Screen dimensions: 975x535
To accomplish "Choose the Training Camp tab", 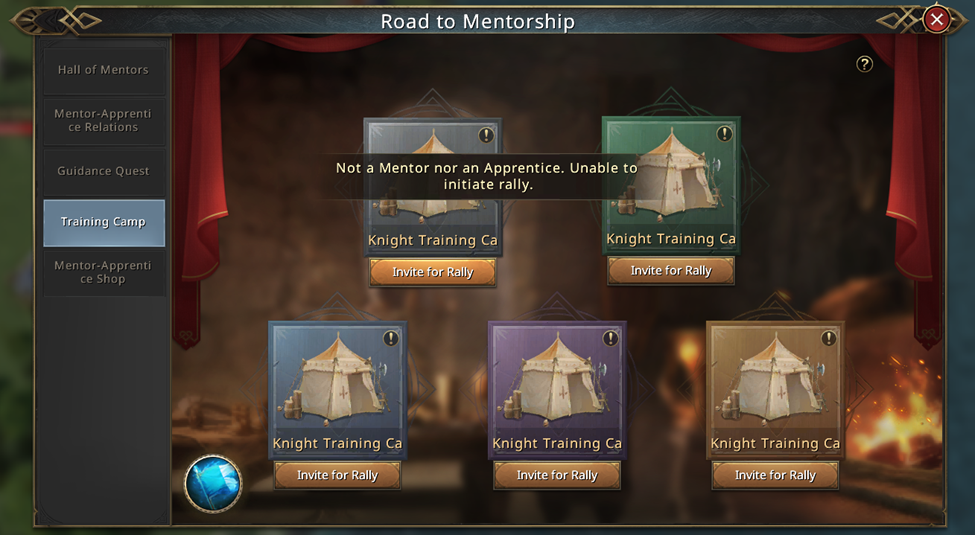I will 103,222.
